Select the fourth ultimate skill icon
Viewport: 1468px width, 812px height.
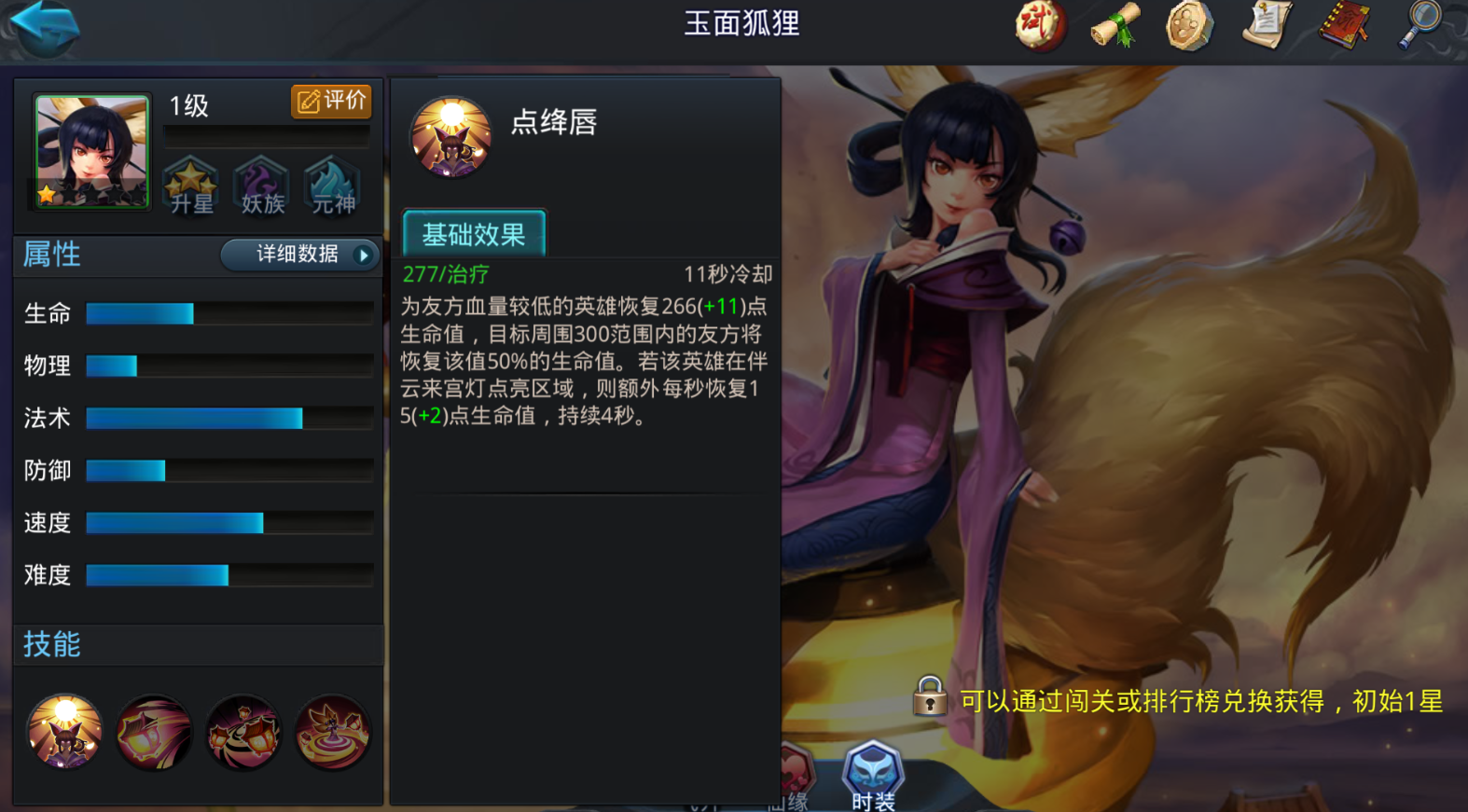click(333, 734)
